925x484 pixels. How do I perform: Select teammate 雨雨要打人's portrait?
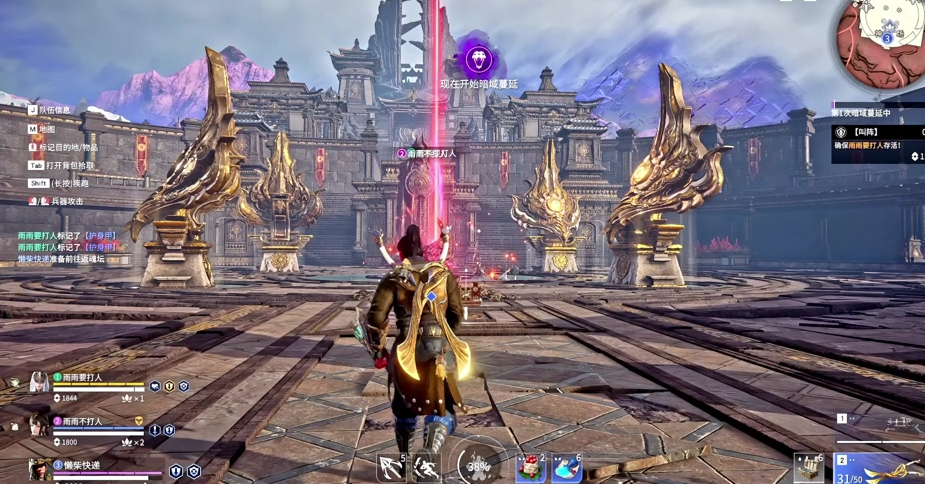point(39,383)
